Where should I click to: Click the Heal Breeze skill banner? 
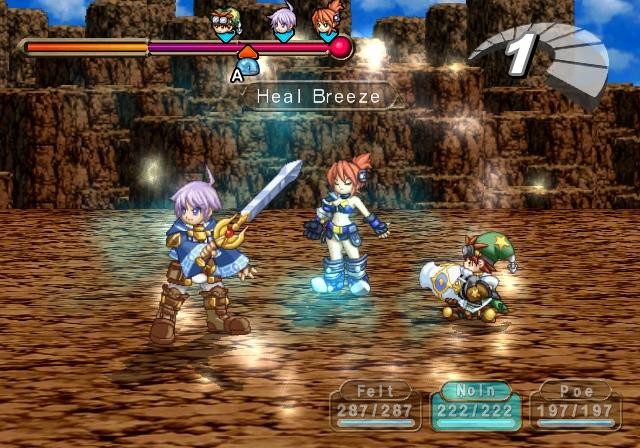[x=317, y=97]
